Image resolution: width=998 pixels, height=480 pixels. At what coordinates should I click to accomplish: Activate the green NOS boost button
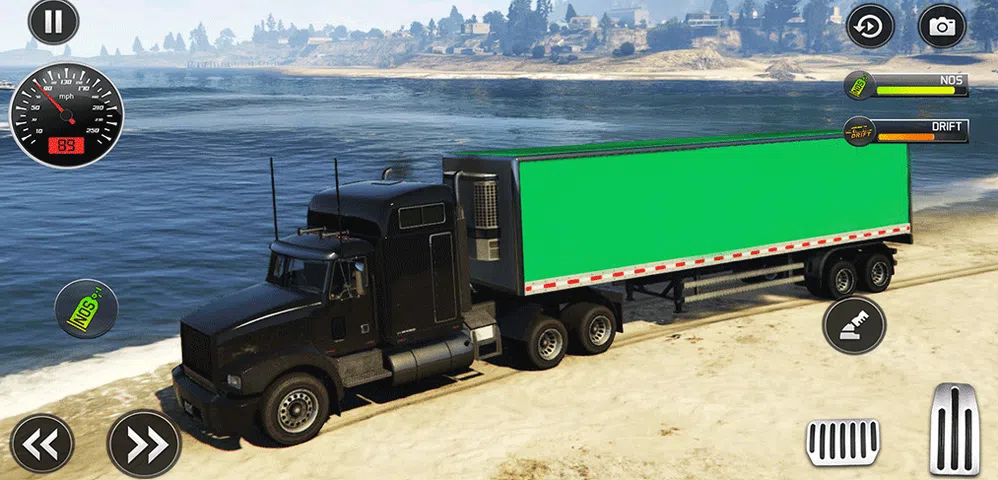tap(86, 308)
